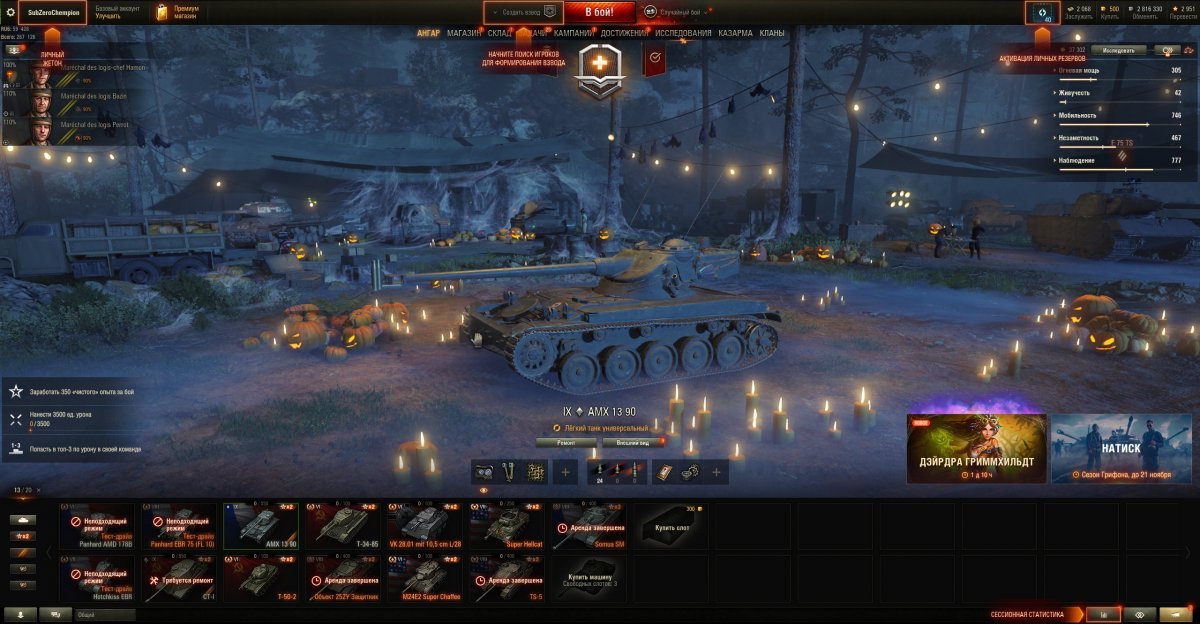Open the Создать взвод platoon dropdown
1200x624 pixels.
[522, 12]
